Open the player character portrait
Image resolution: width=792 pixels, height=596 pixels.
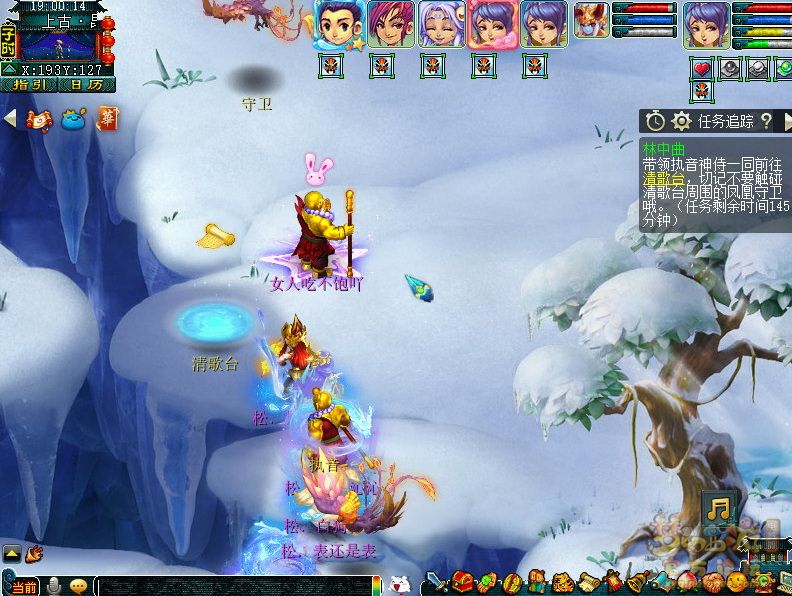point(706,24)
